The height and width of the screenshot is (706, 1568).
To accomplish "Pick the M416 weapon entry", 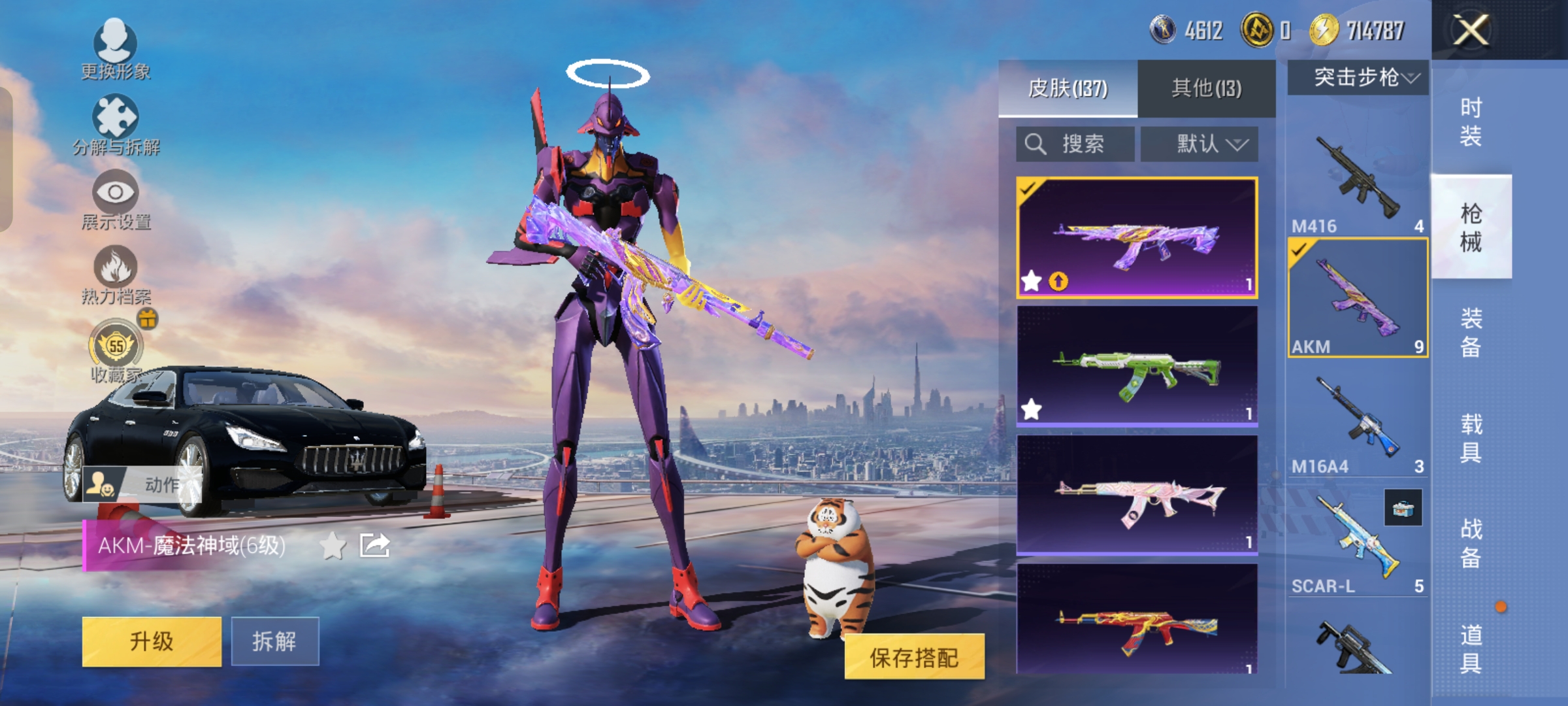I will (1358, 180).
